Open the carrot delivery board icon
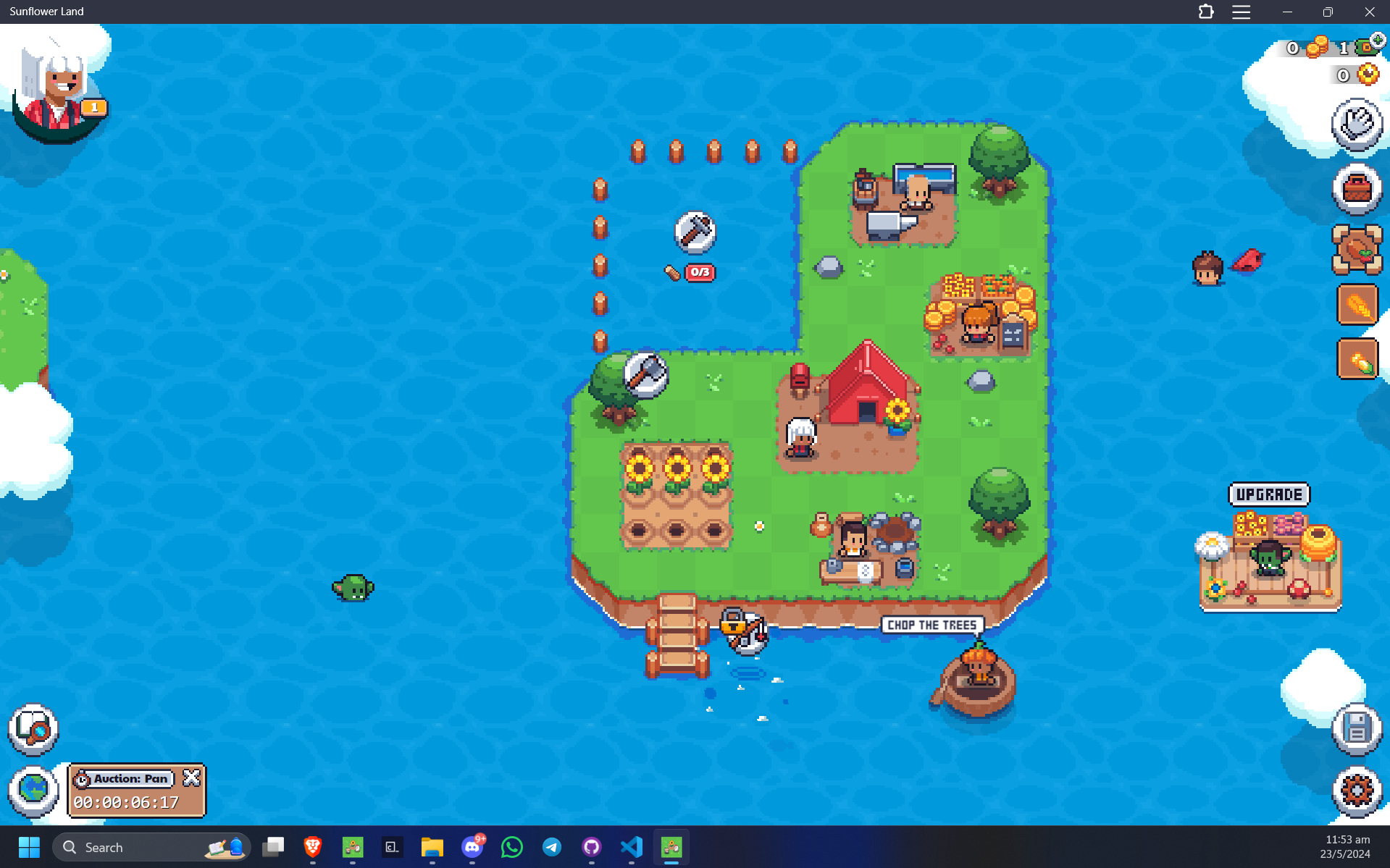Viewport: 1390px width, 868px height. (1357, 250)
